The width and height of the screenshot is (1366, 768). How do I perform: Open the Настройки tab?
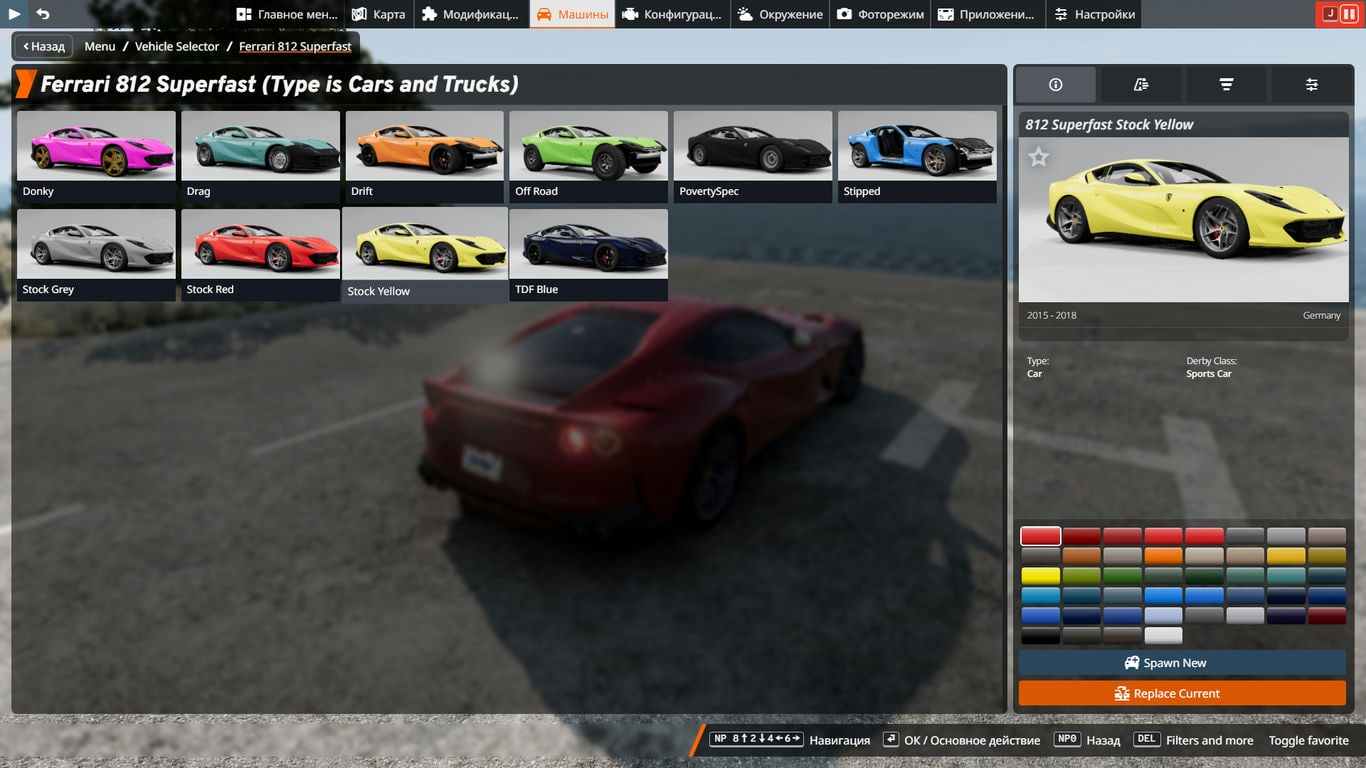(x=1094, y=14)
